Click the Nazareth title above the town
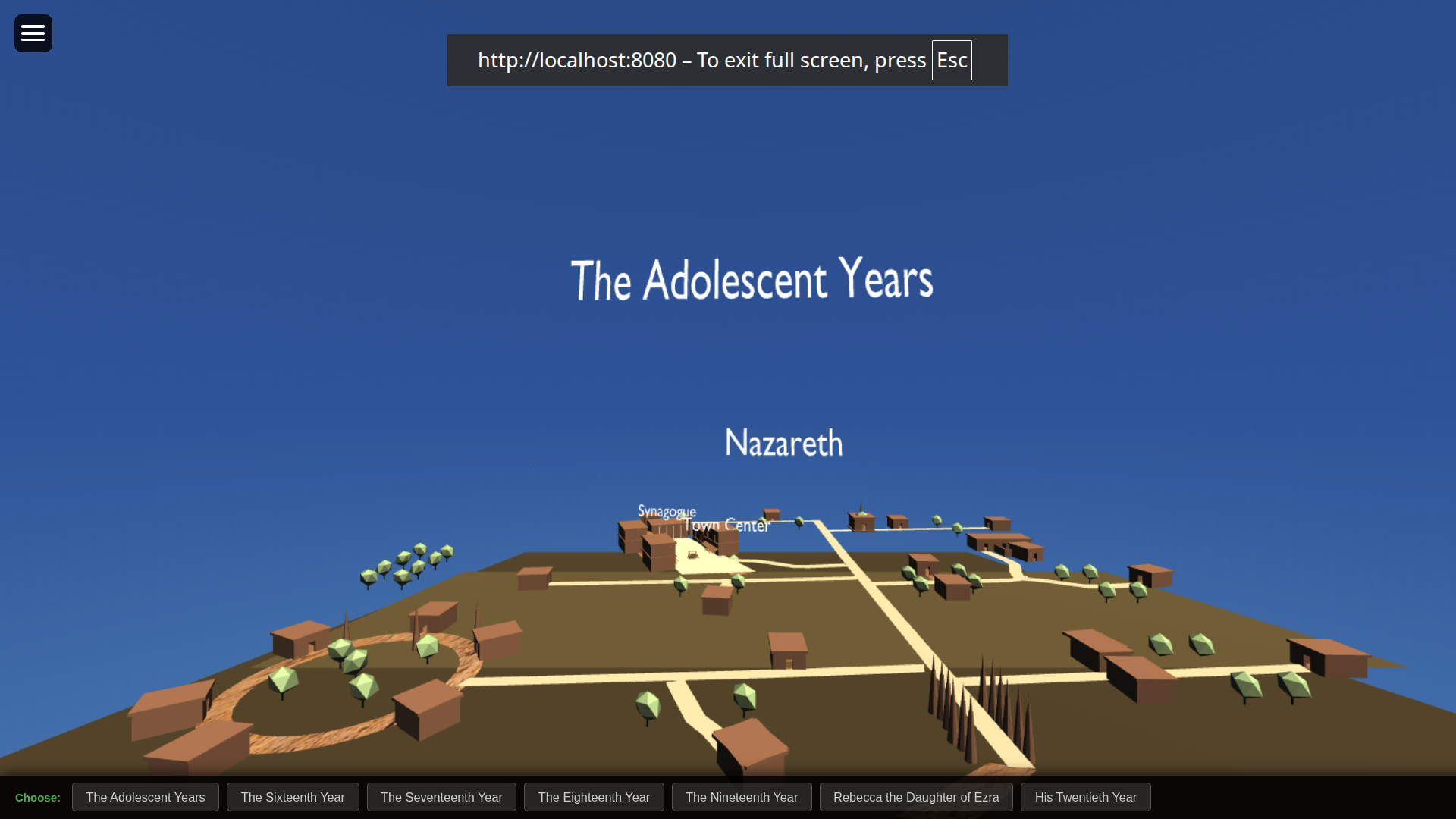This screenshot has height=819, width=1456. coord(783,443)
